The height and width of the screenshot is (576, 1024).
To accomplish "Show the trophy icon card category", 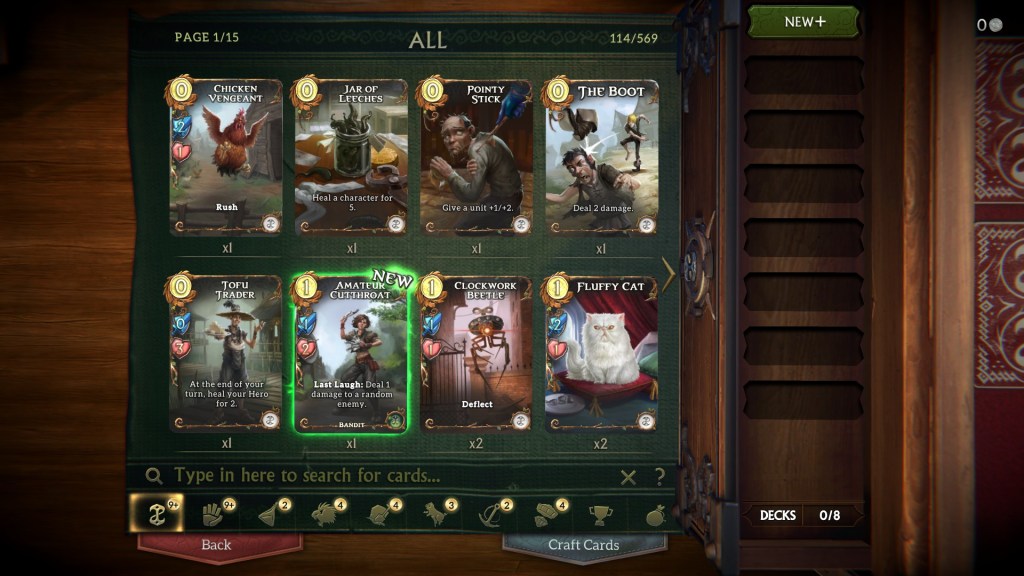I will (600, 514).
